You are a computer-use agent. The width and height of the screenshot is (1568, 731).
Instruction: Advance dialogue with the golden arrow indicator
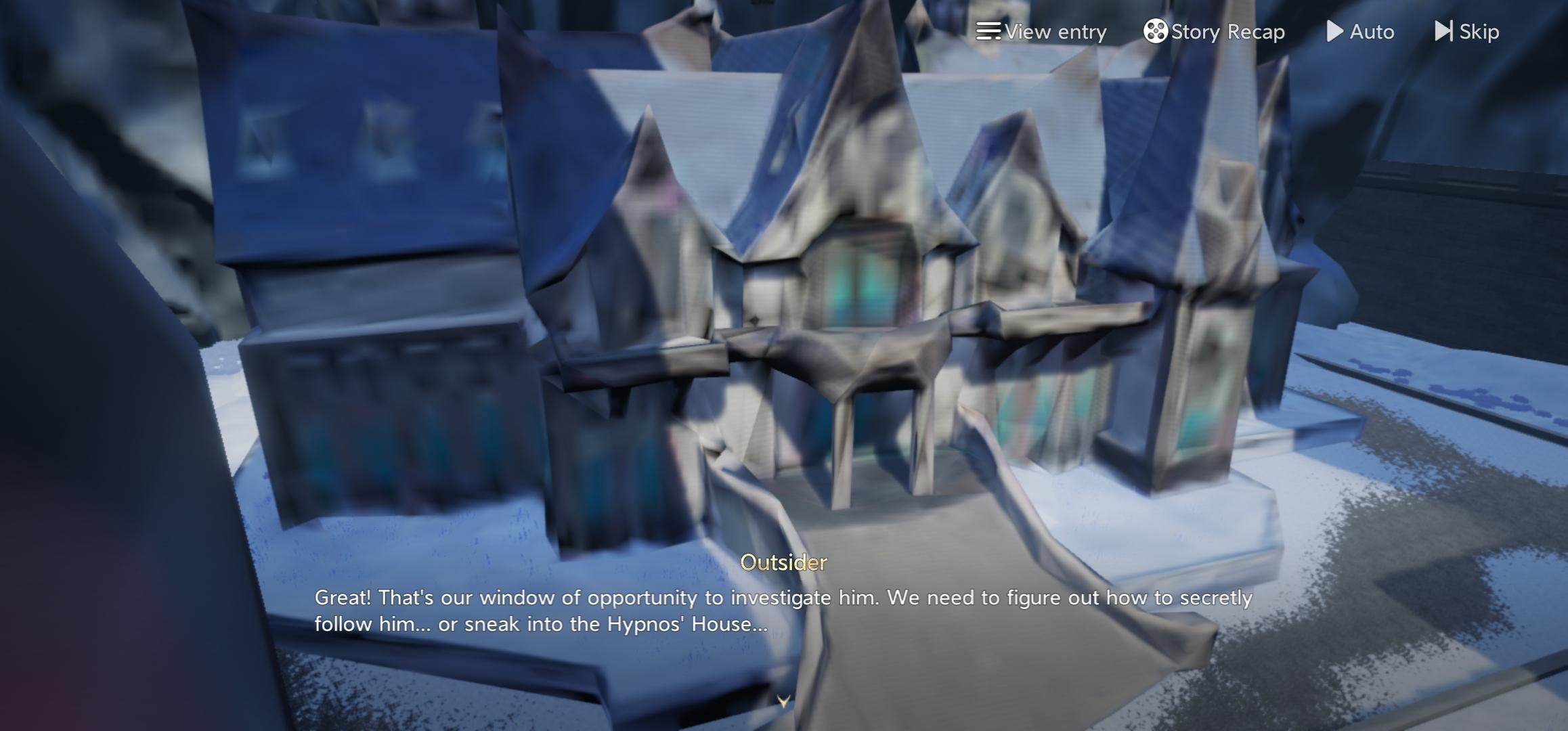(x=783, y=701)
